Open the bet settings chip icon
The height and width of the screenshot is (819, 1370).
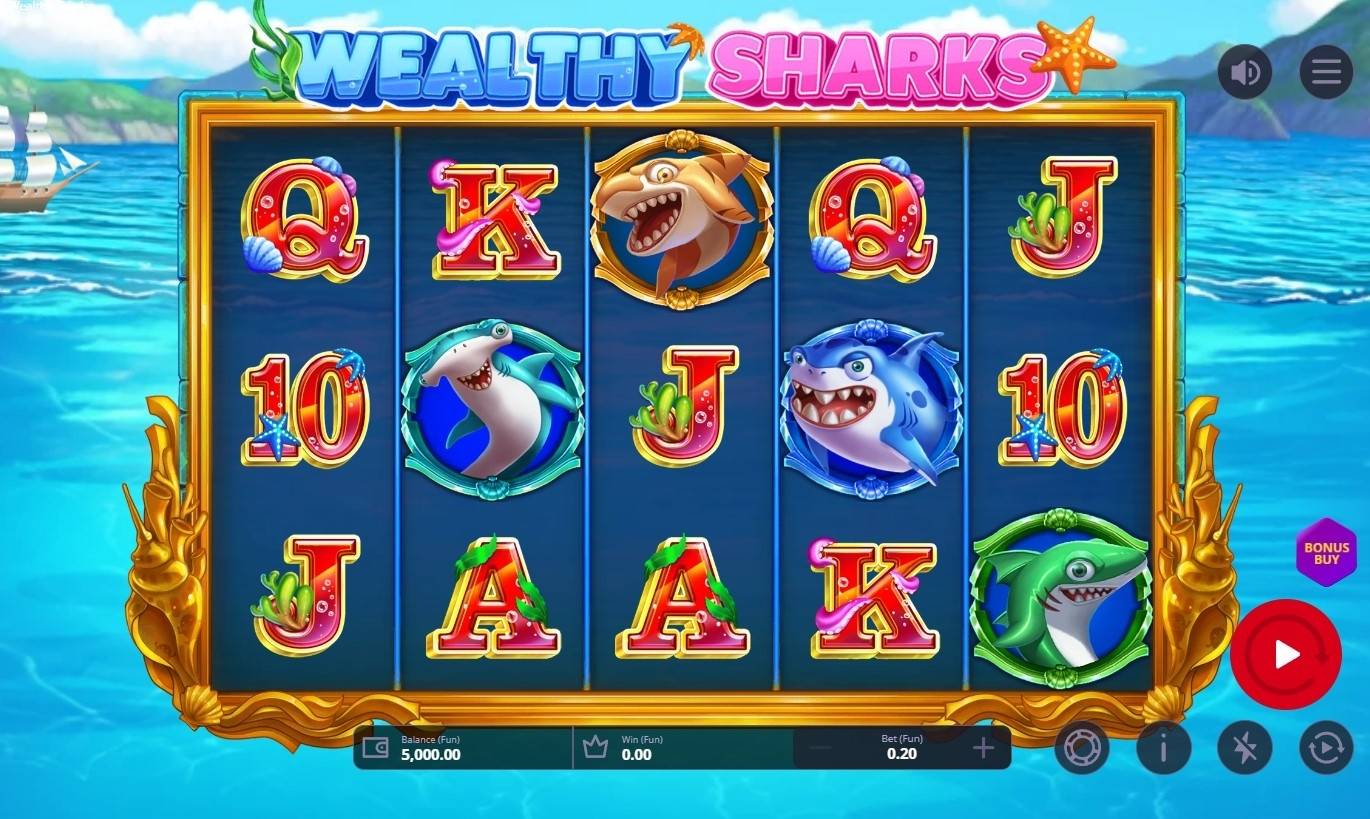(x=1082, y=748)
